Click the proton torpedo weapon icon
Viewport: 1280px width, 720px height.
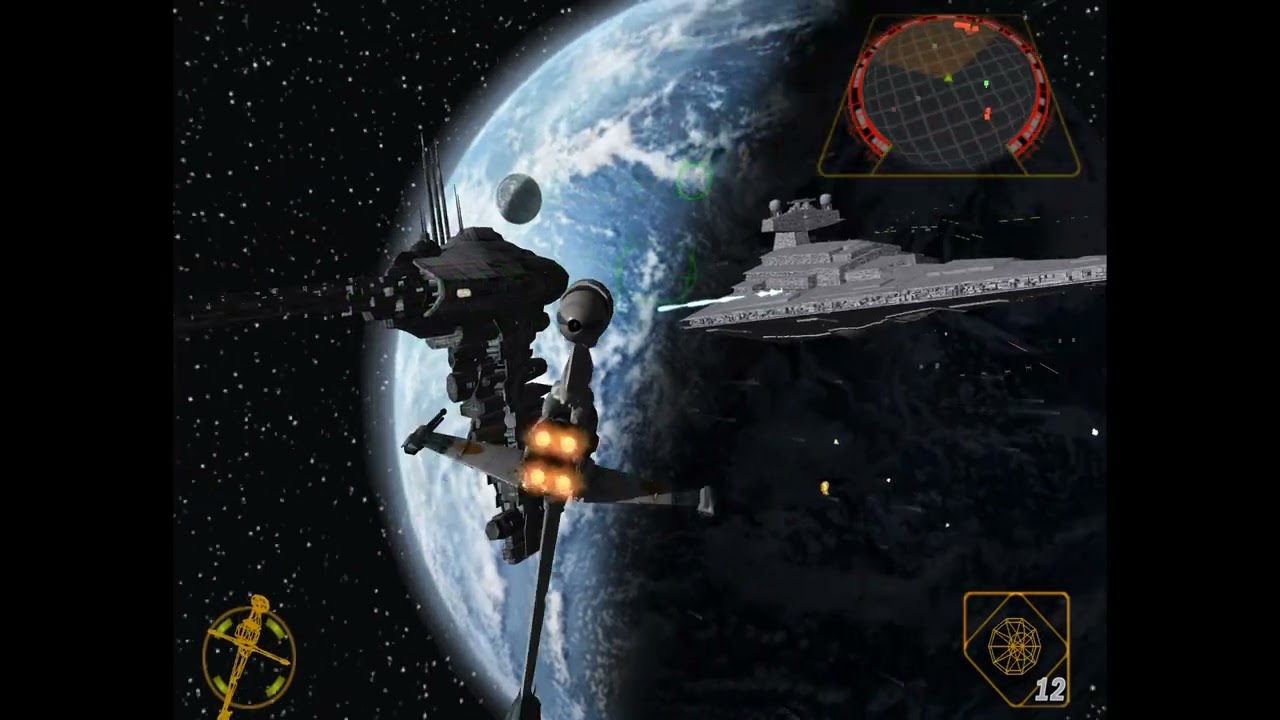[1013, 645]
